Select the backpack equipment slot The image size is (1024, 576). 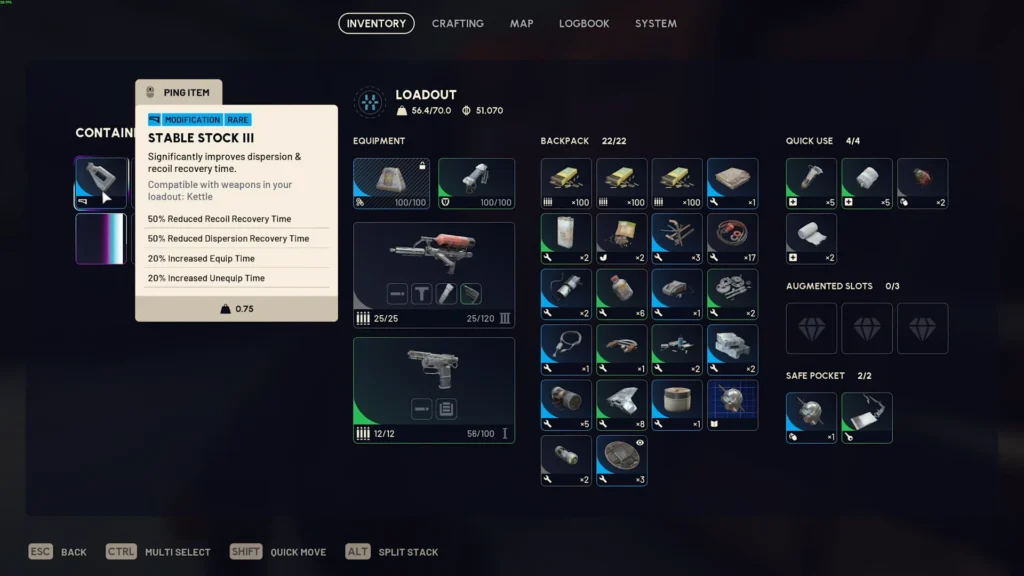pyautogui.click(x=391, y=183)
